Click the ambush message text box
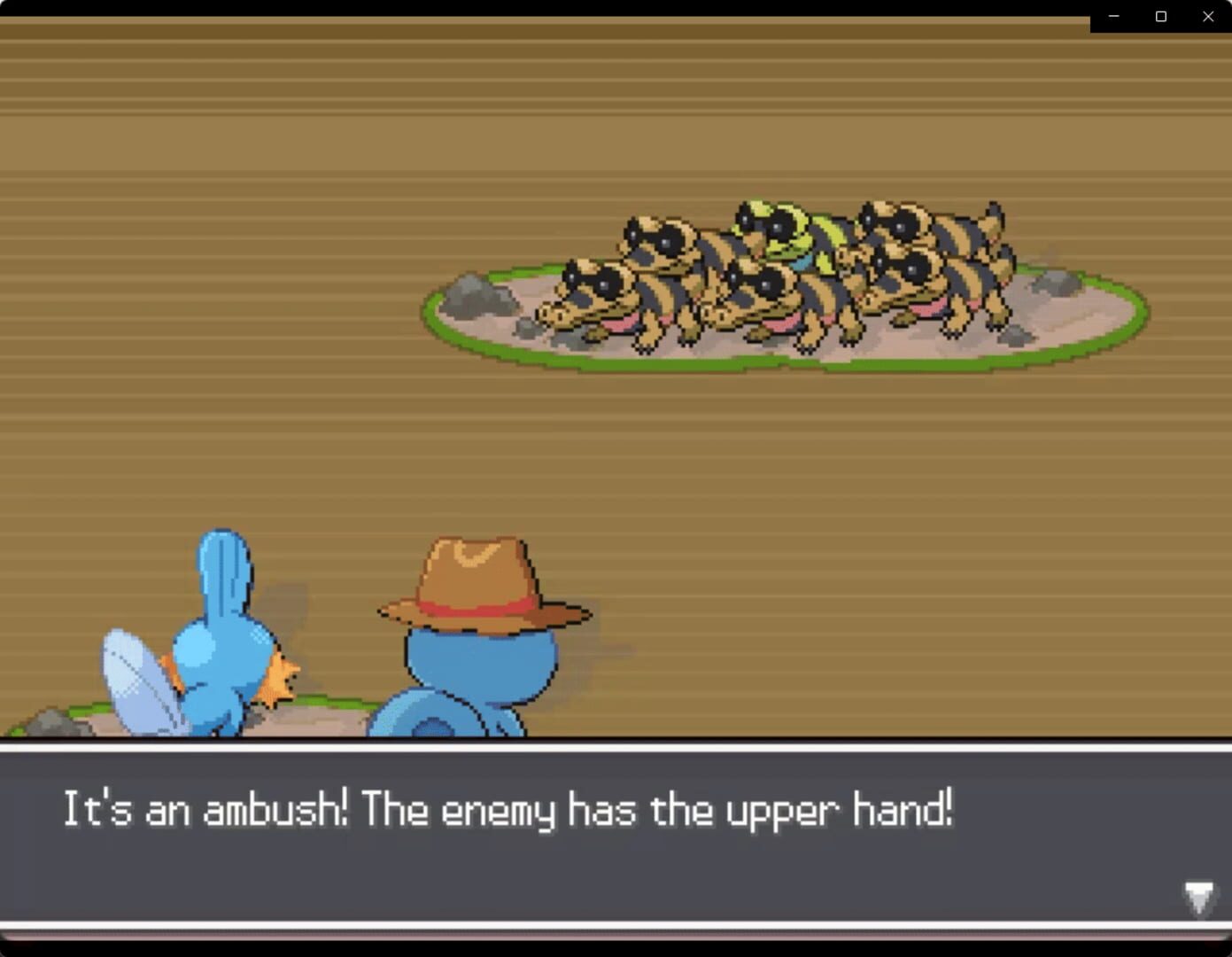 coord(616,842)
